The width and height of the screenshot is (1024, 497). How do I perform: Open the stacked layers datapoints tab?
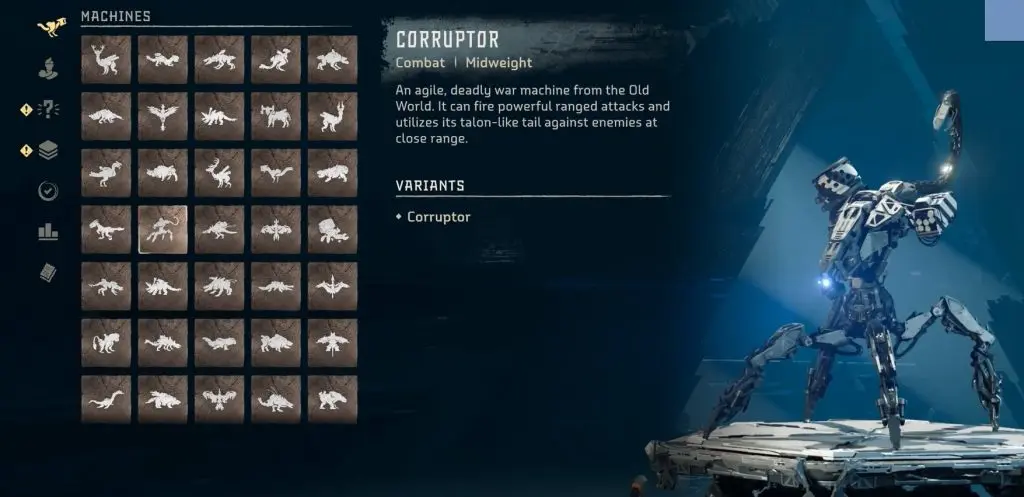(x=48, y=151)
